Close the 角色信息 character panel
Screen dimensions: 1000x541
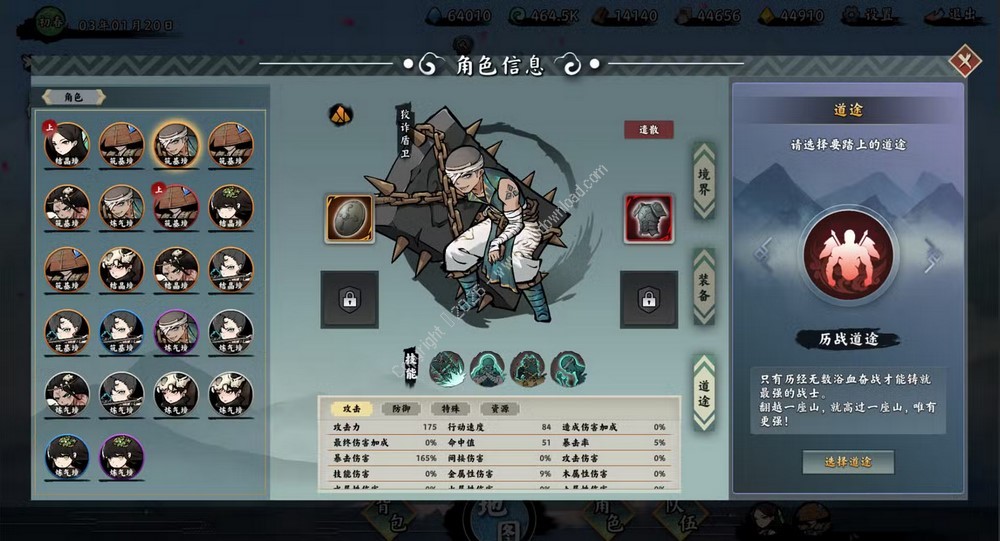[964, 62]
